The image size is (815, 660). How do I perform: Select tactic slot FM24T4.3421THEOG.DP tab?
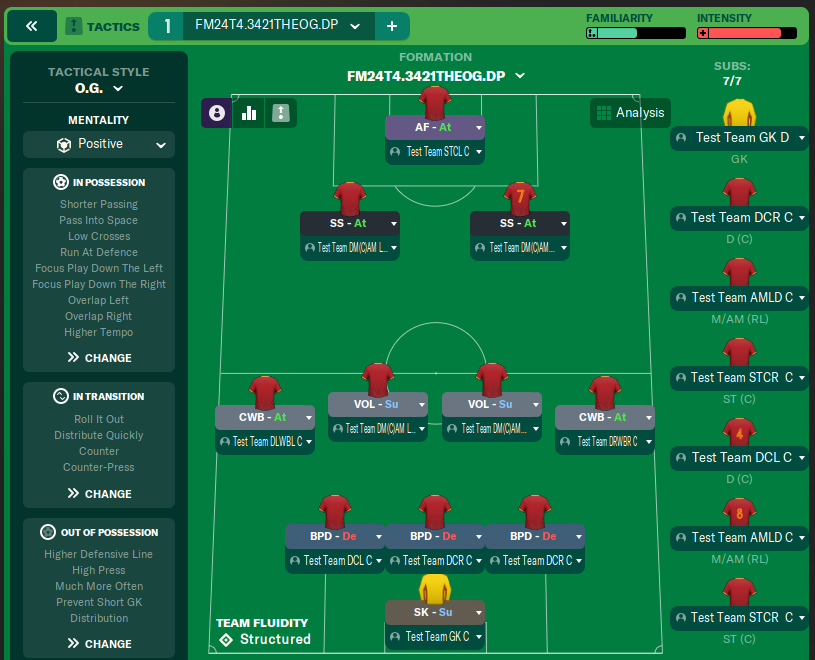coord(265,26)
